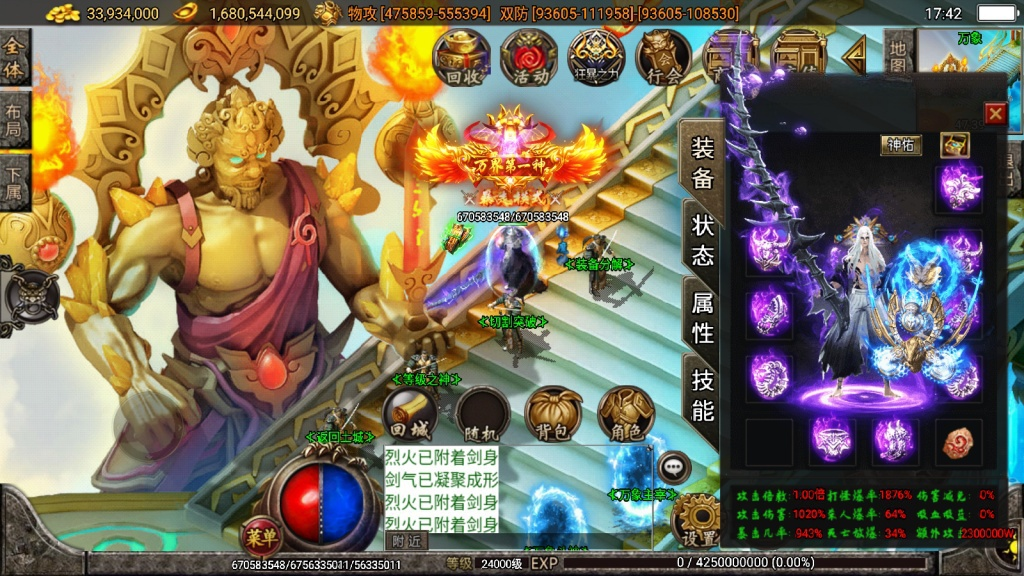The image size is (1024, 576).
Task: Click the 神佑 button
Action: click(900, 145)
